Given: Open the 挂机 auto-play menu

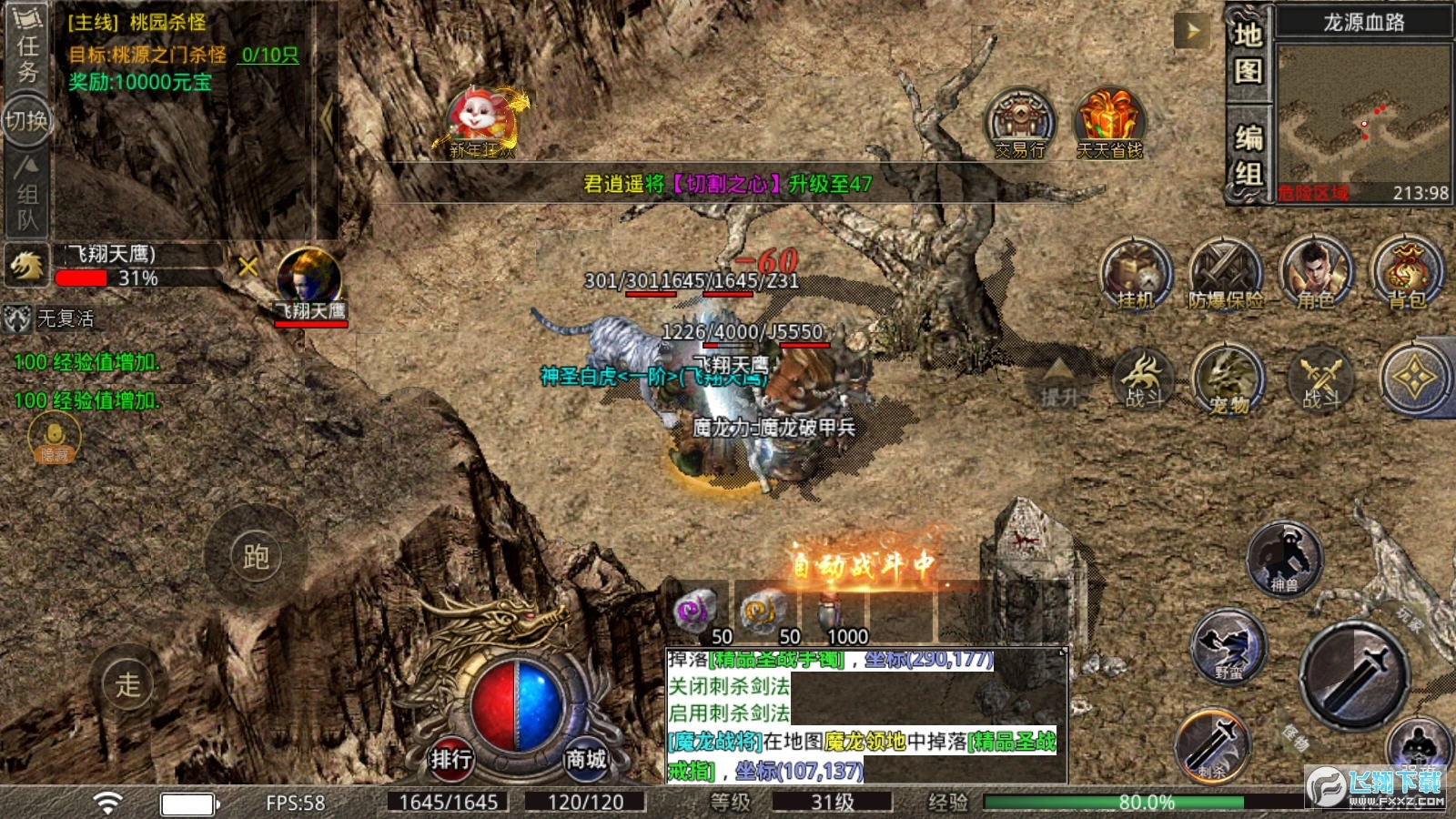Looking at the screenshot, I should 1135,274.
